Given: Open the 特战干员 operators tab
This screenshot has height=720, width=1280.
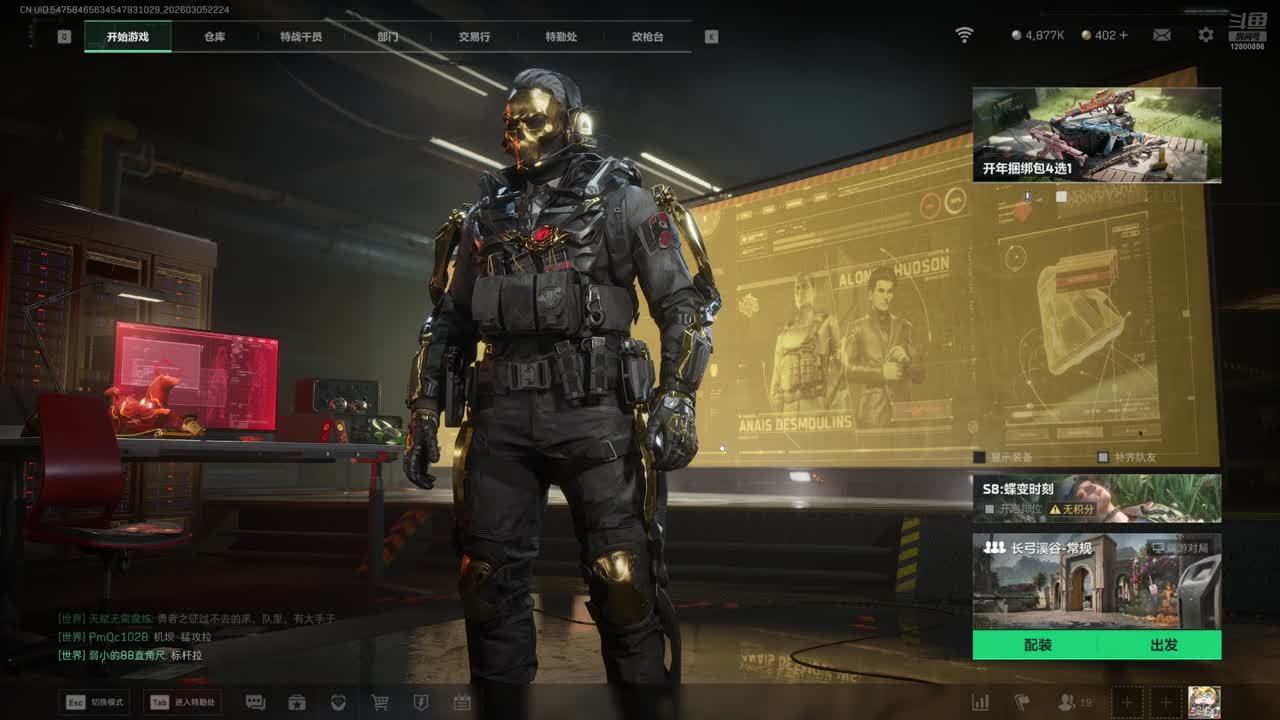Looking at the screenshot, I should (301, 37).
